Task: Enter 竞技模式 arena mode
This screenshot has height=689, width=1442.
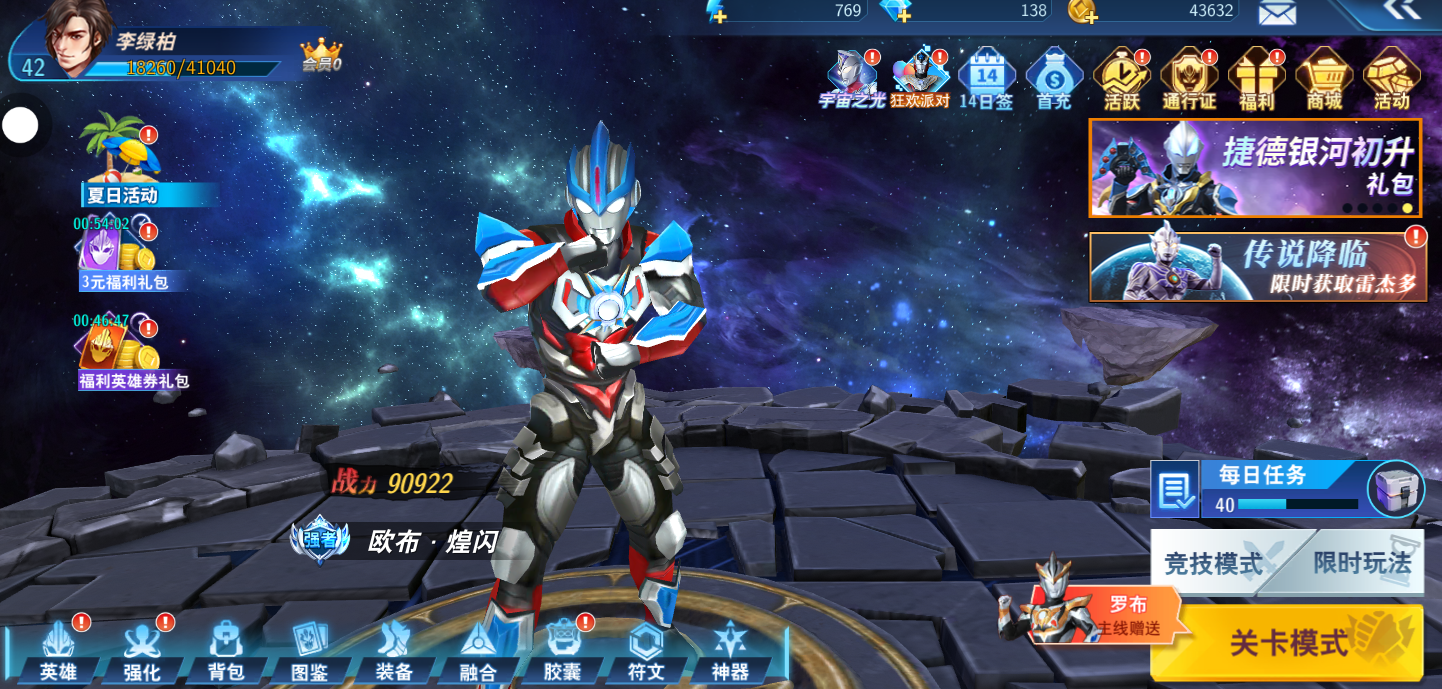Action: [x=1214, y=563]
